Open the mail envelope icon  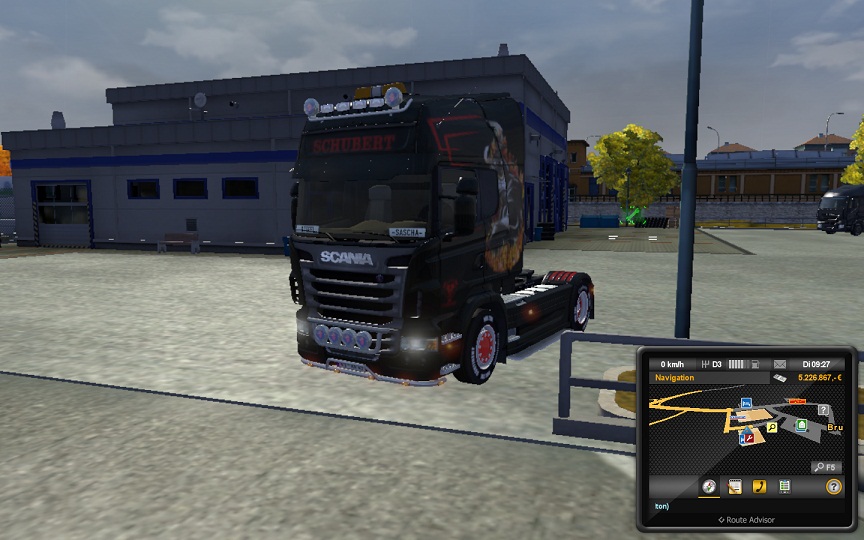point(780,363)
